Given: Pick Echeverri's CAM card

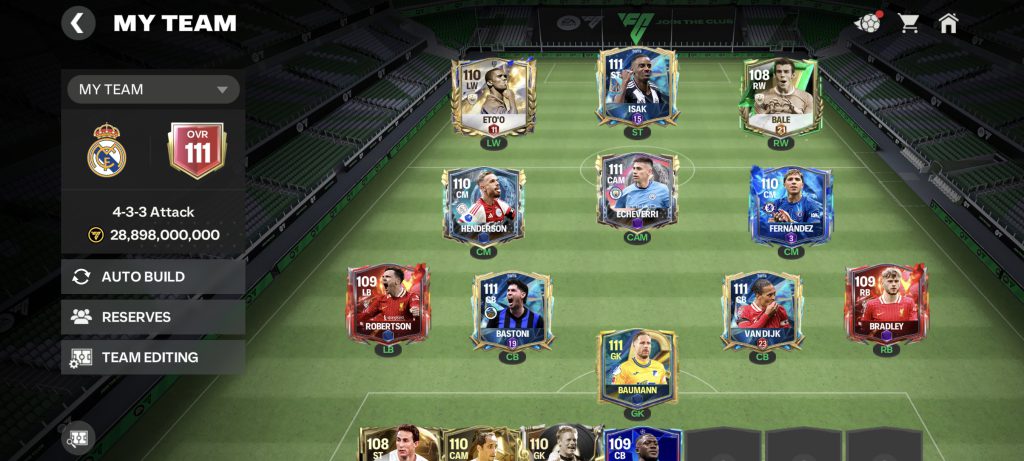Looking at the screenshot, I should [637, 194].
